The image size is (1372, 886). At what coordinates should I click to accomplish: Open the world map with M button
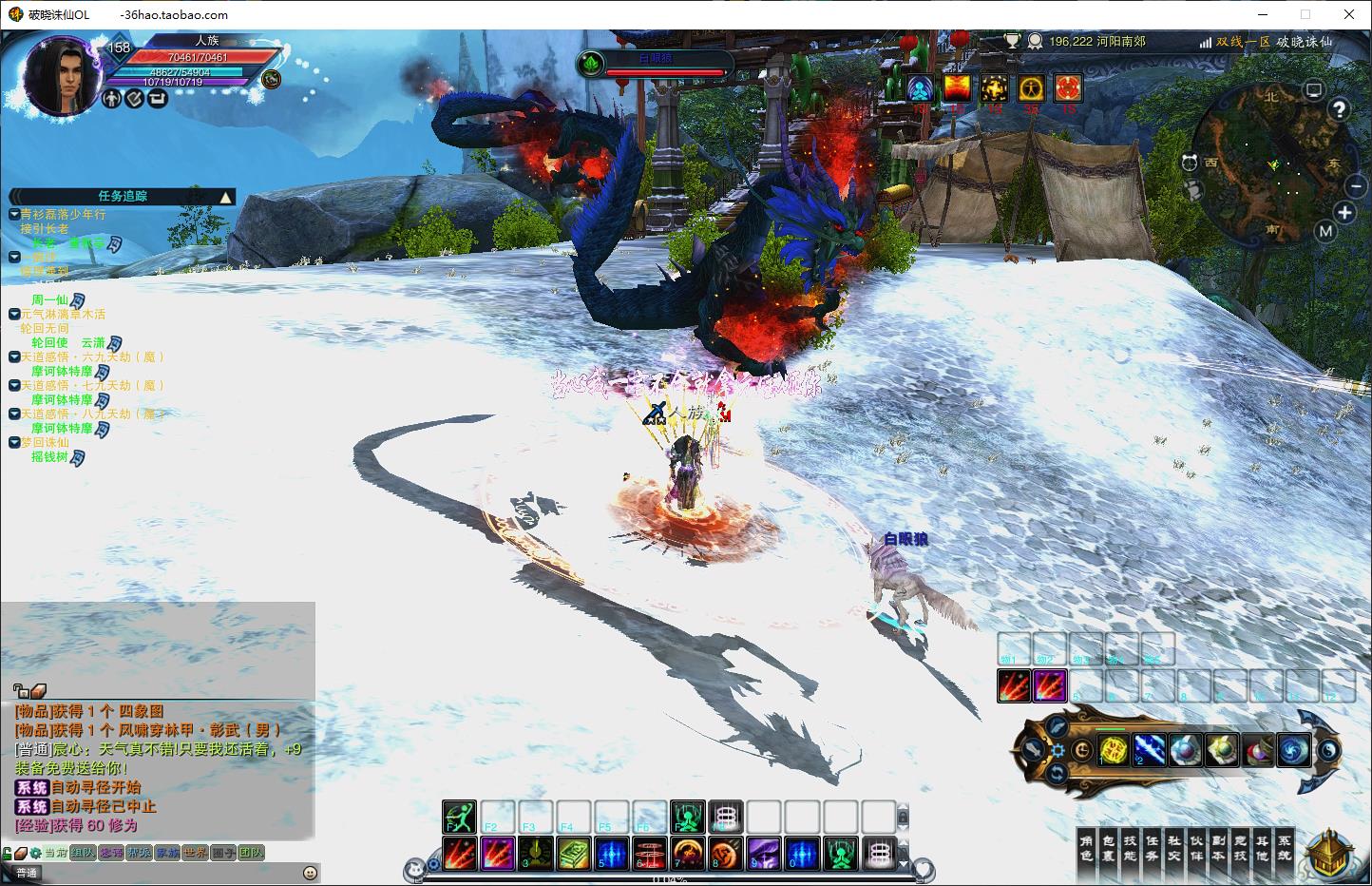point(1325,231)
